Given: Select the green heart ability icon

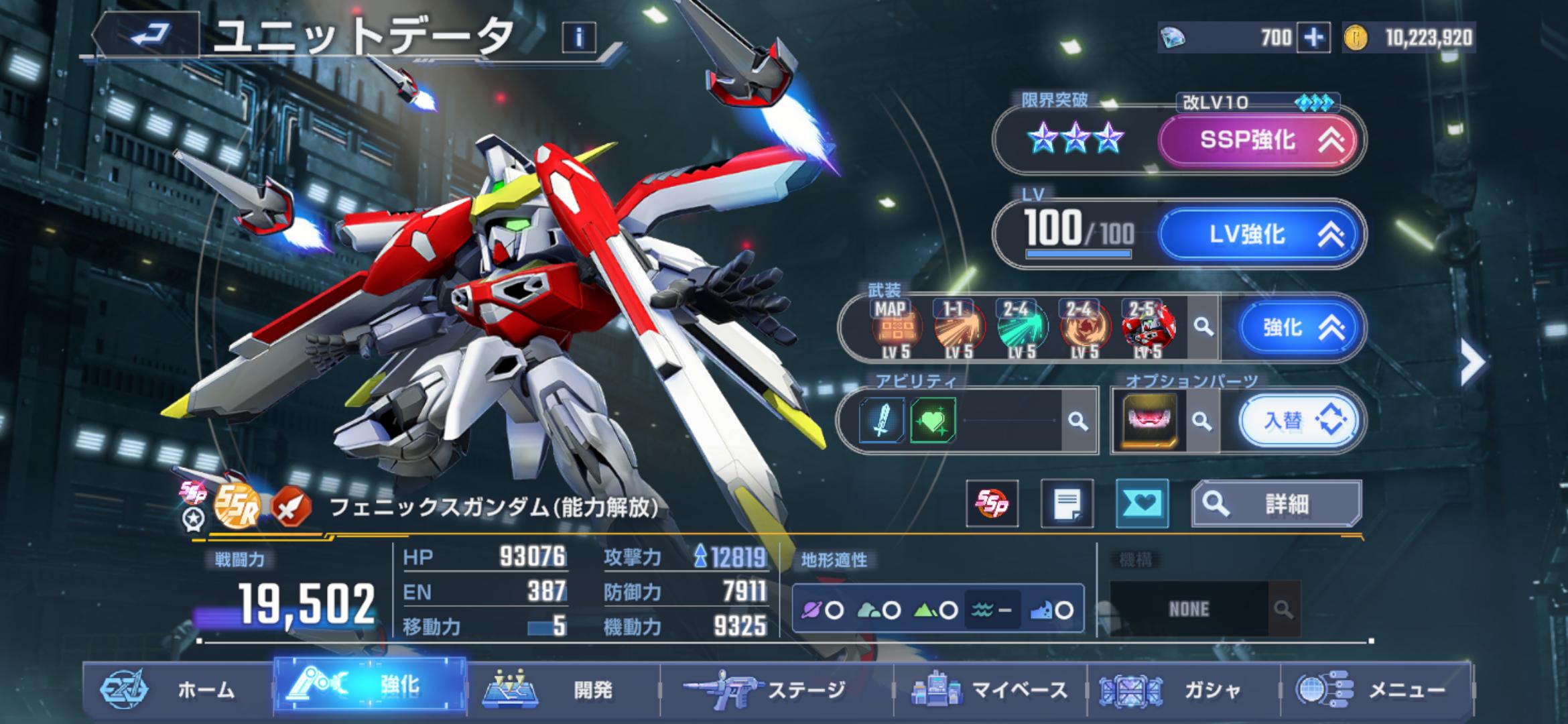Looking at the screenshot, I should (x=933, y=421).
